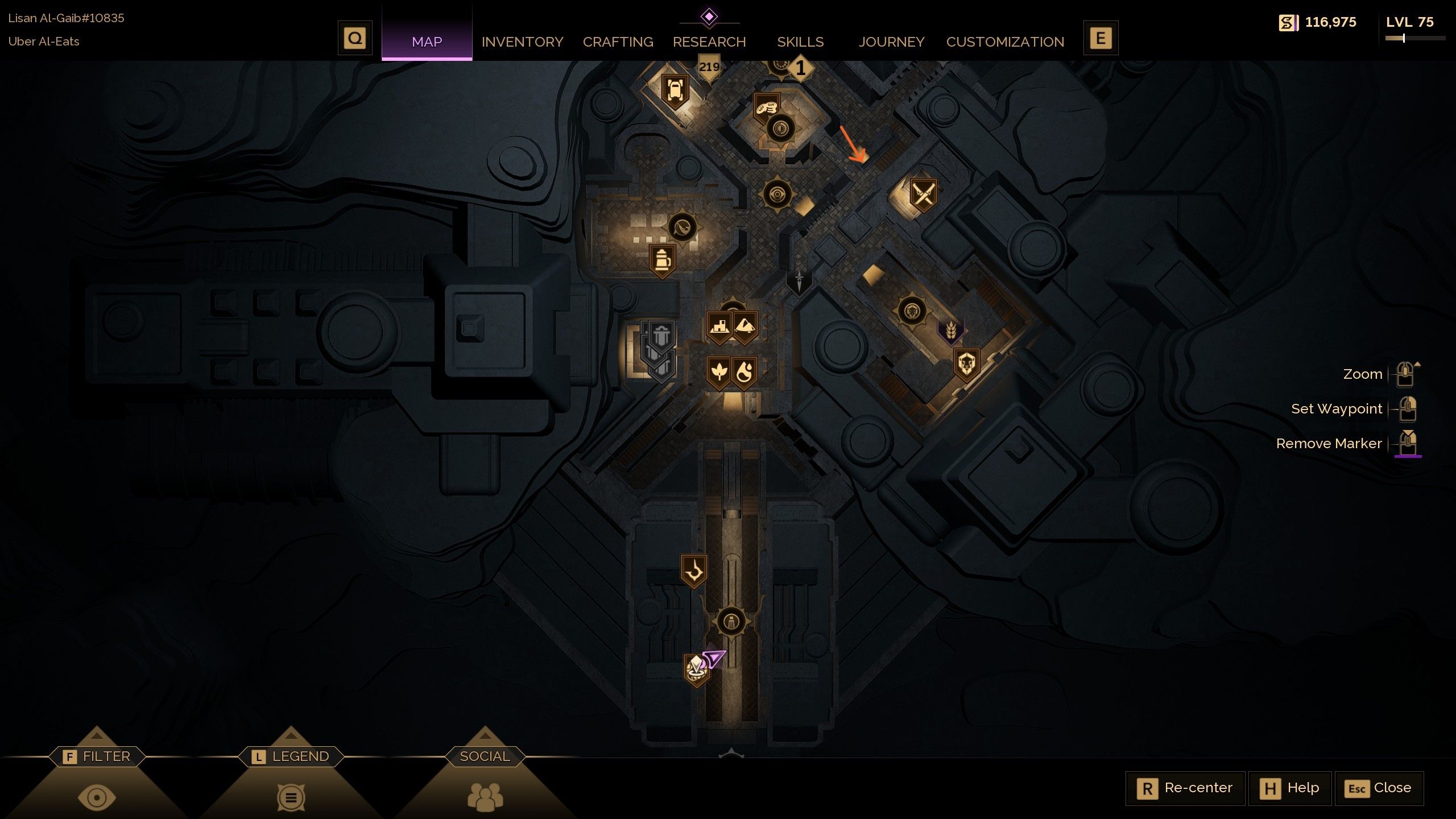Switch to the Inventory tab

[x=522, y=42]
